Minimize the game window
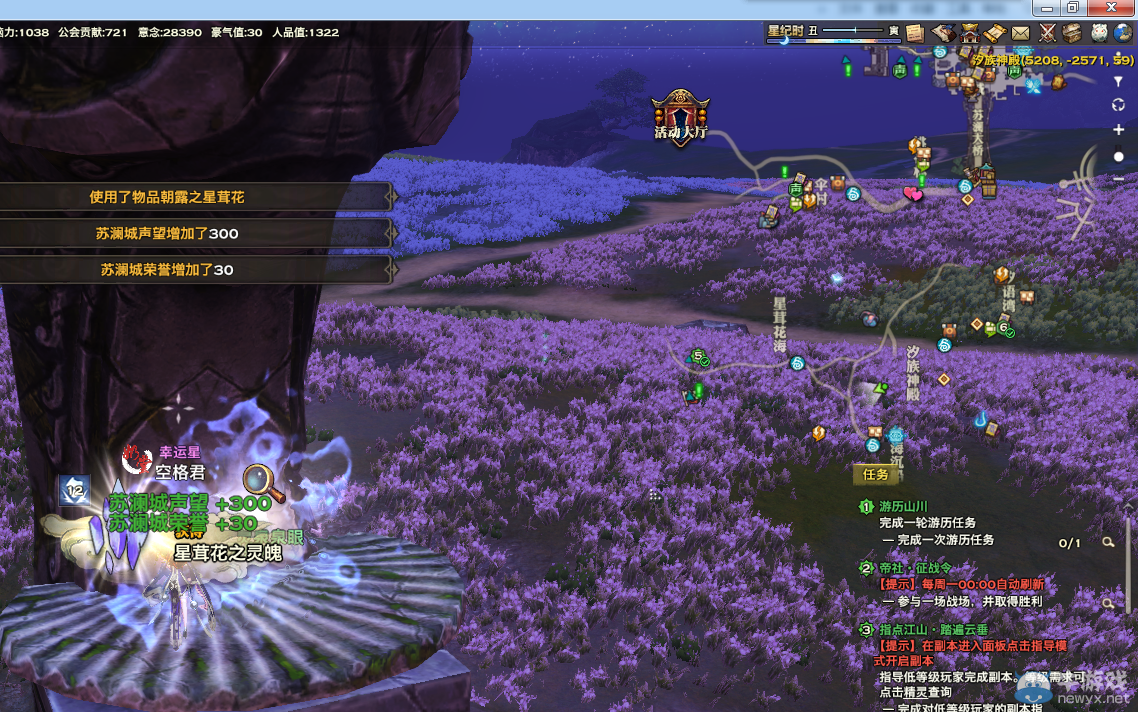This screenshot has height=712, width=1138. coord(1046,8)
